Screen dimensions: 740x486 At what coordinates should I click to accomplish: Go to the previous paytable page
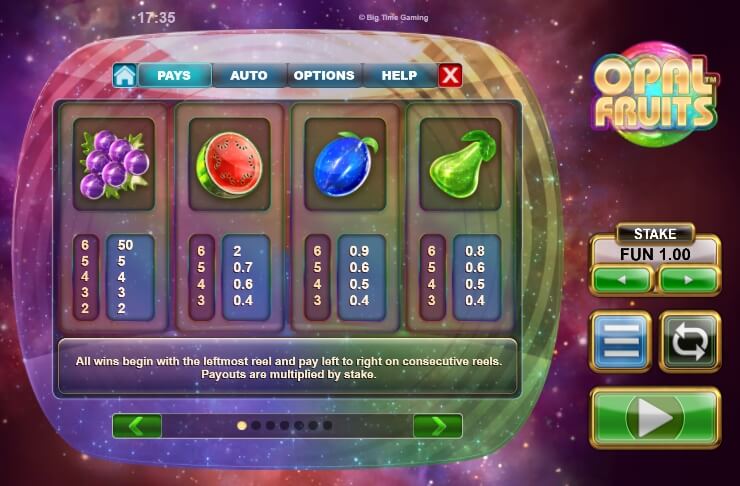pyautogui.click(x=137, y=425)
